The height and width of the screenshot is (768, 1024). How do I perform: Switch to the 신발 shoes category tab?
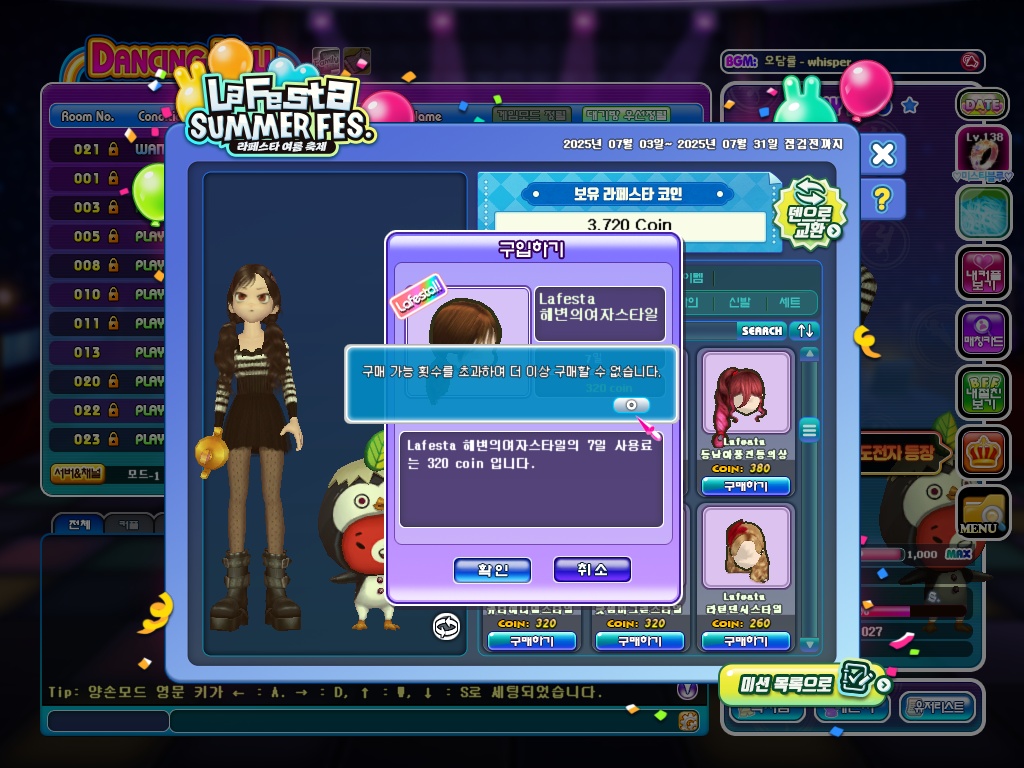tap(739, 302)
